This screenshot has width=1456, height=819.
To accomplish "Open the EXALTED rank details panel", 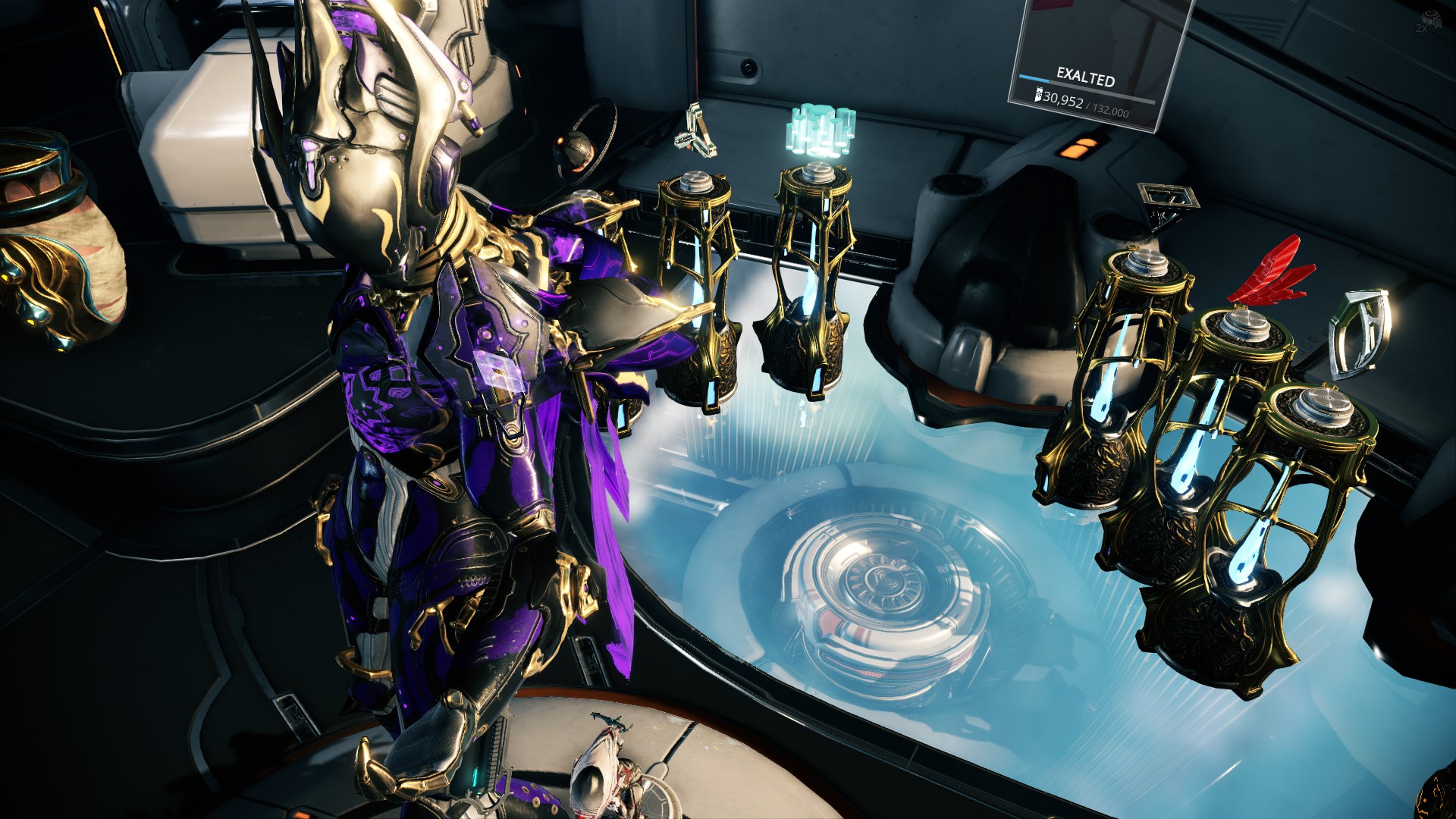I will coord(1084,76).
